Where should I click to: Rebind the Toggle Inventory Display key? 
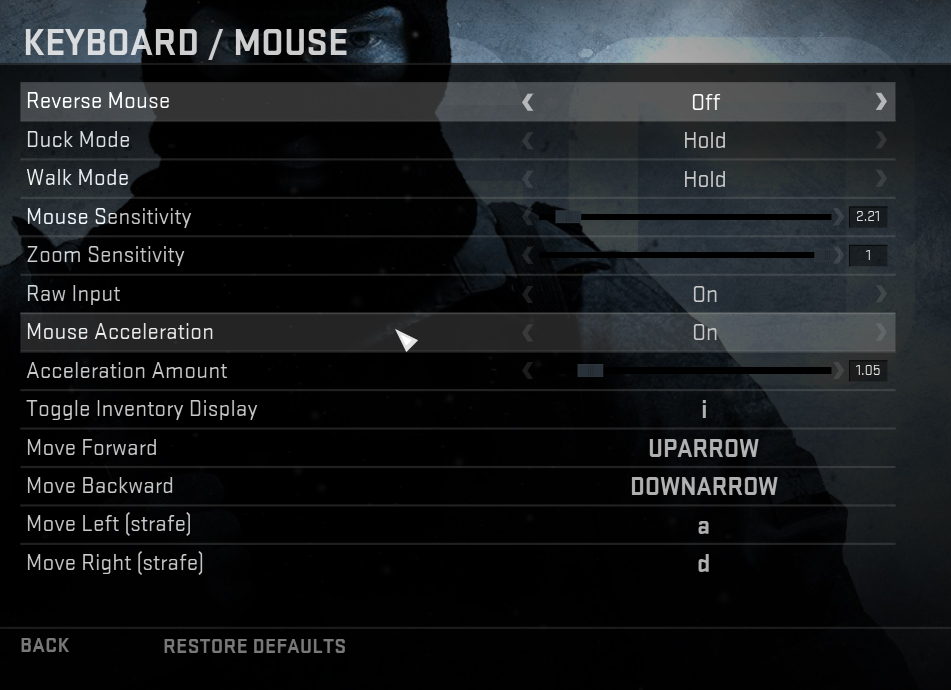point(704,409)
